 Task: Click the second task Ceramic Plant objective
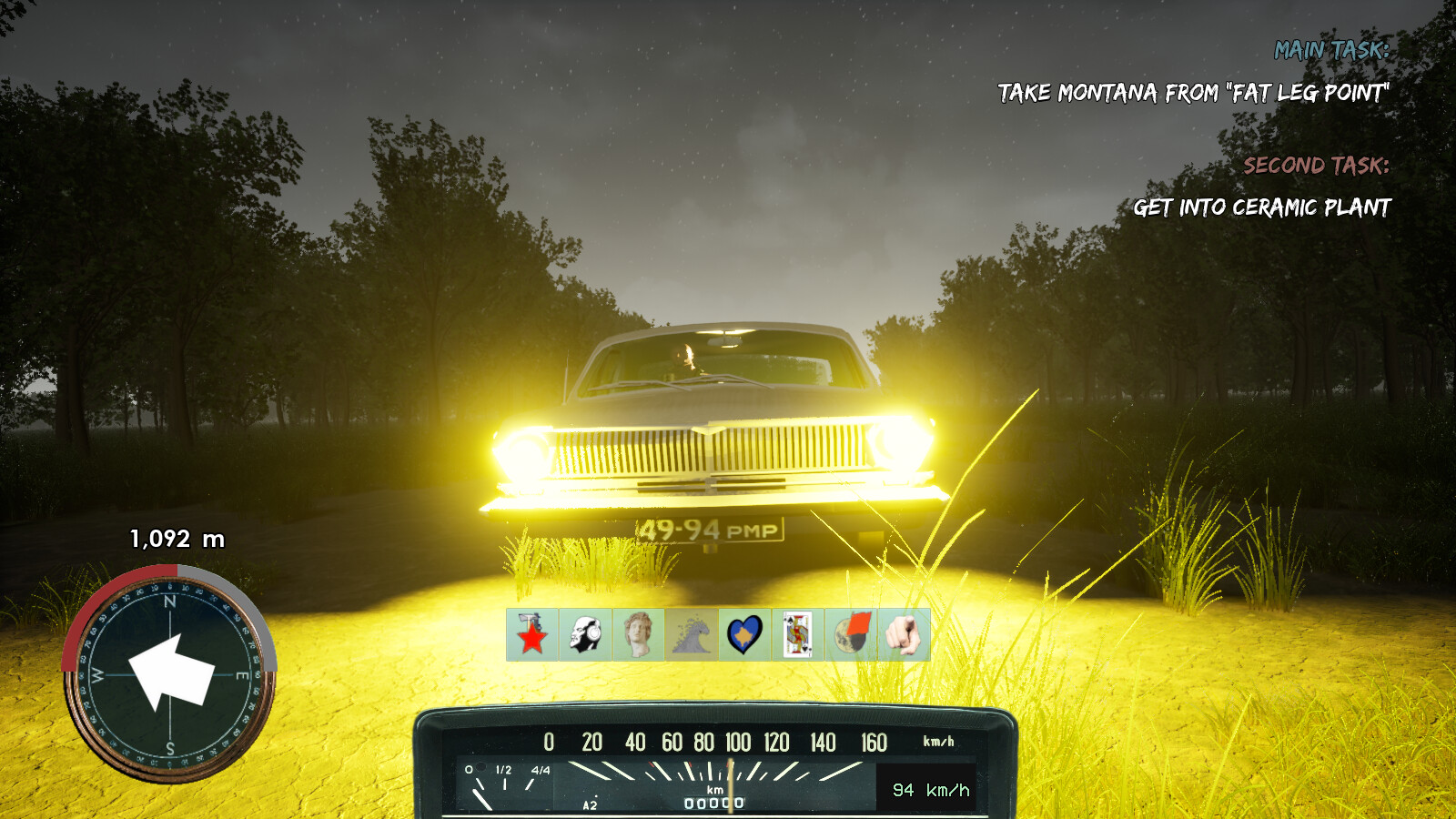click(1261, 208)
